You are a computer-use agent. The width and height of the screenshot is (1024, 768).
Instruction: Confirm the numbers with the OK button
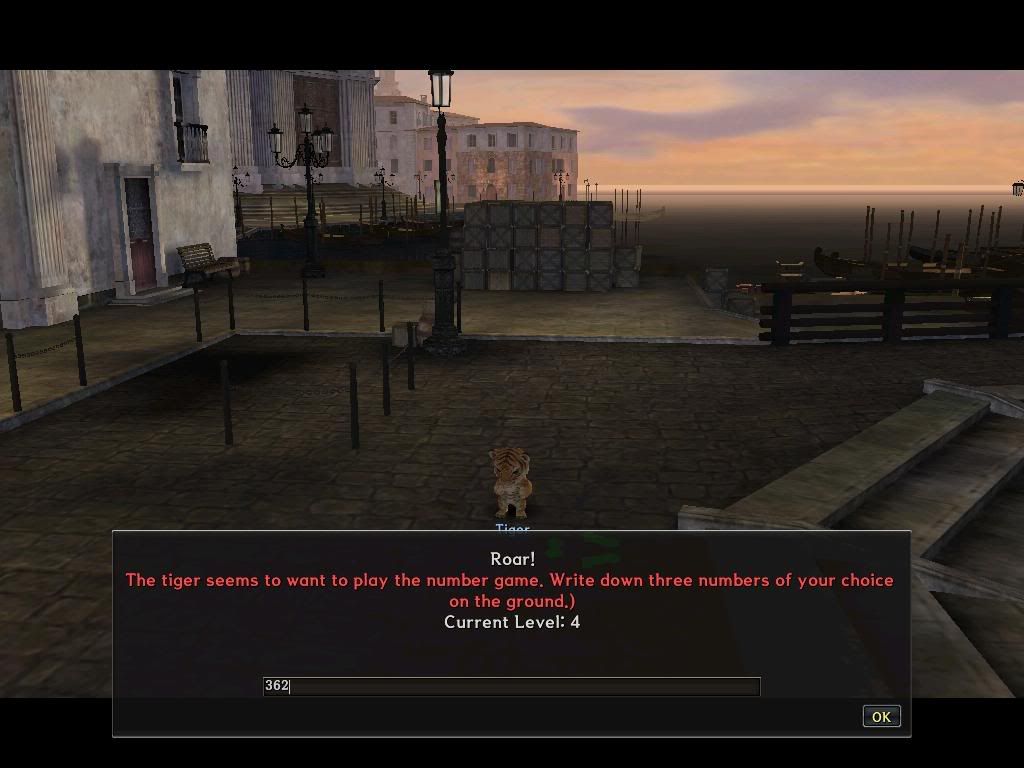pos(880,716)
